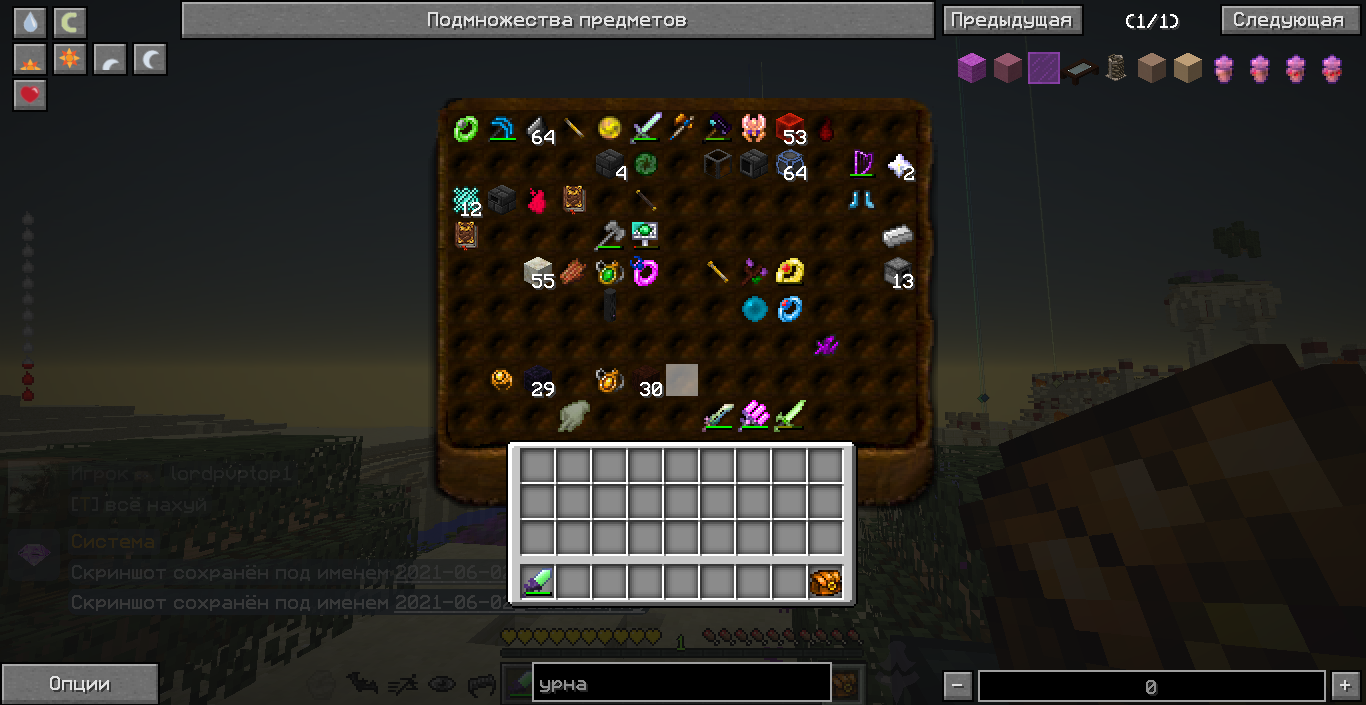The height and width of the screenshot is (705, 1366).
Task: Focus the search field containing урна
Action: click(x=681, y=684)
